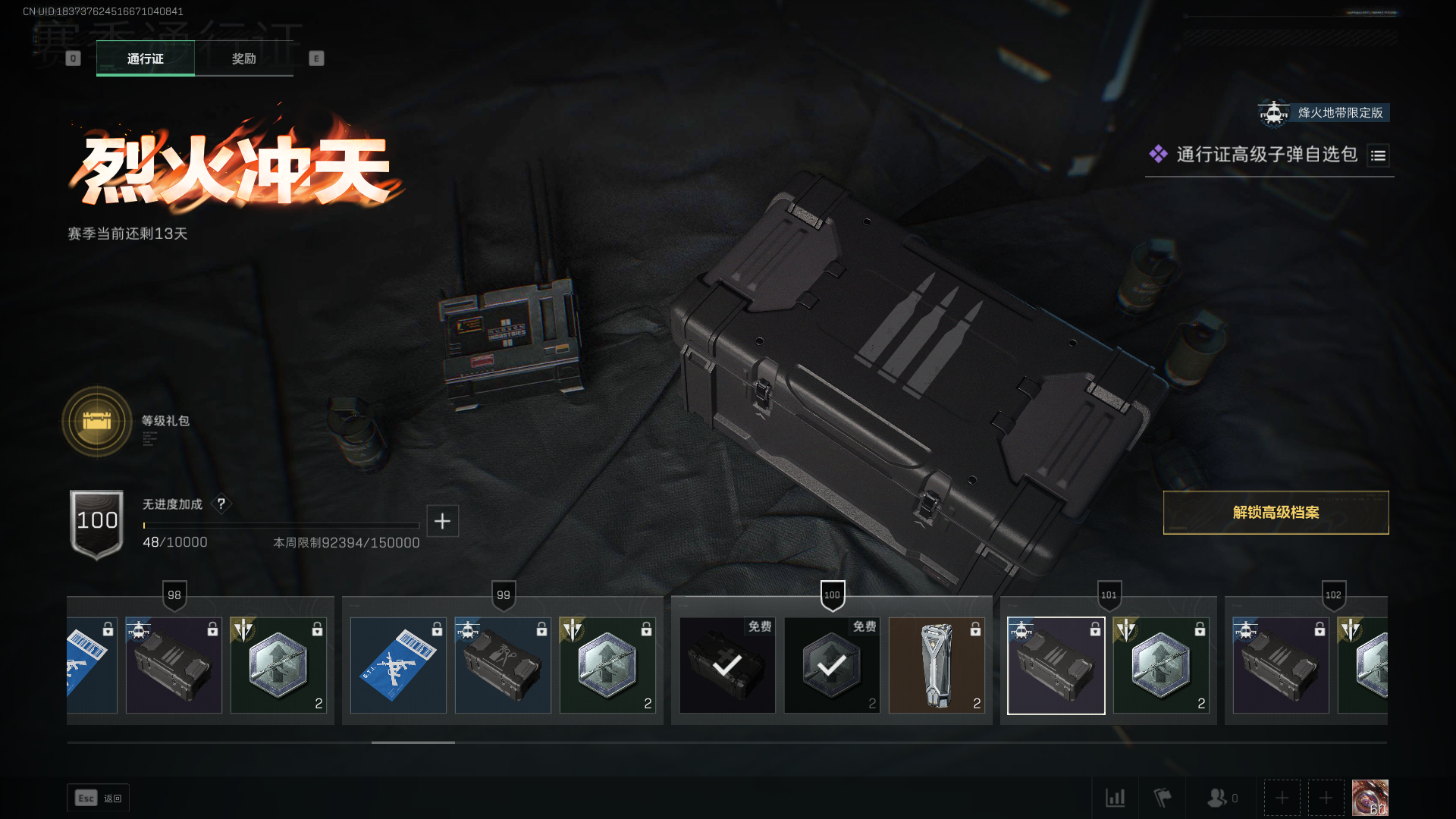Open the 奖励 rewards tab
This screenshot has width=1456, height=819.
coord(243,58)
